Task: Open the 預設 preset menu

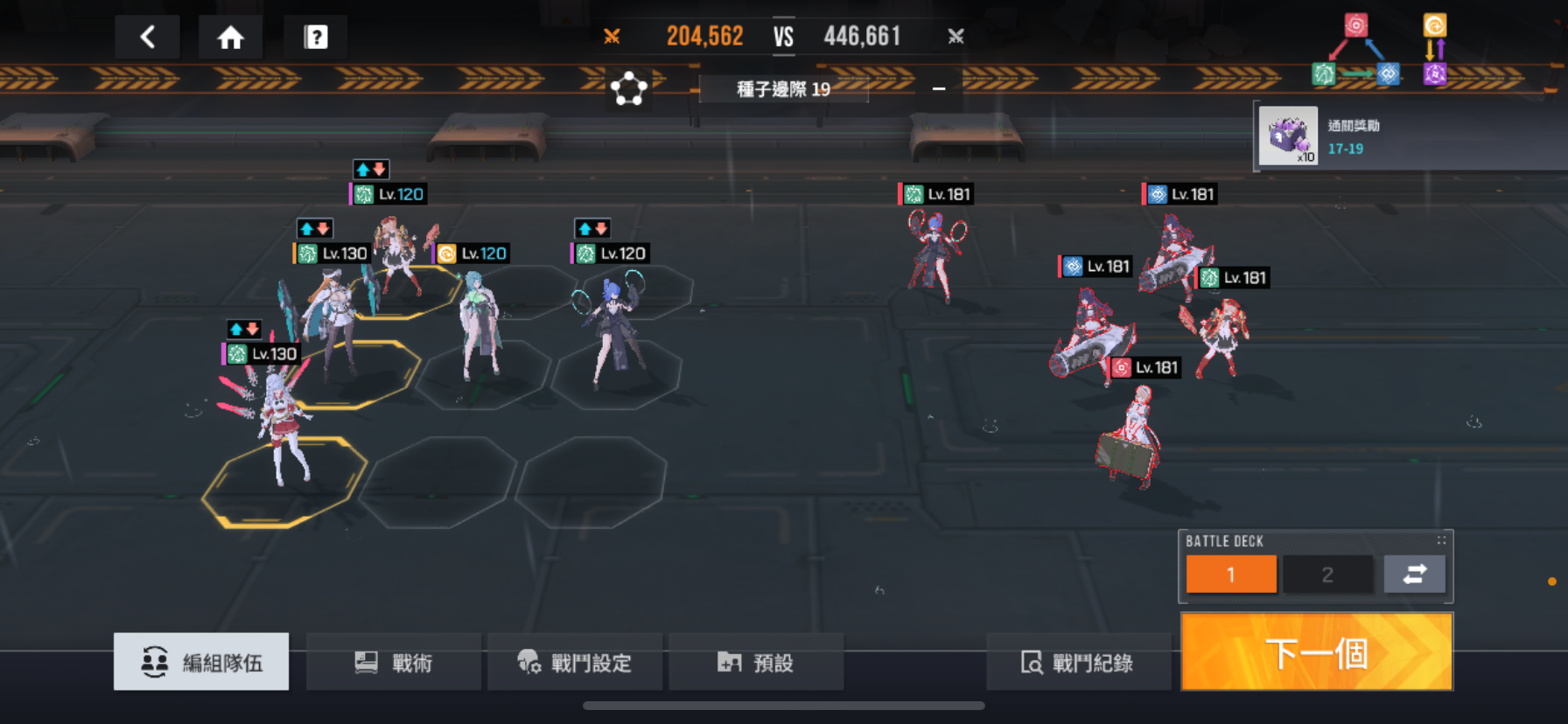Action: click(755, 663)
